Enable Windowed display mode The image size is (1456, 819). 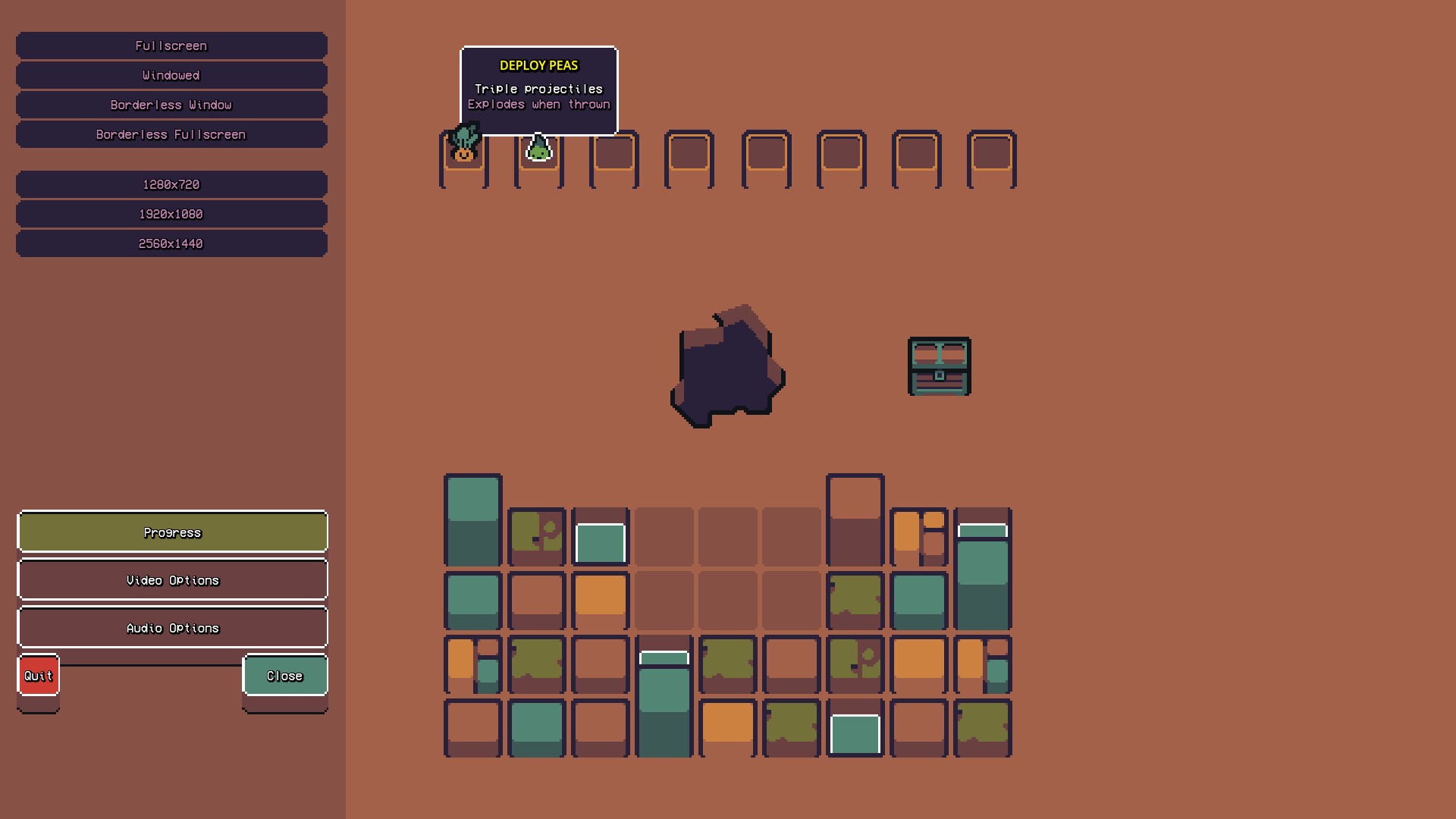coord(171,75)
